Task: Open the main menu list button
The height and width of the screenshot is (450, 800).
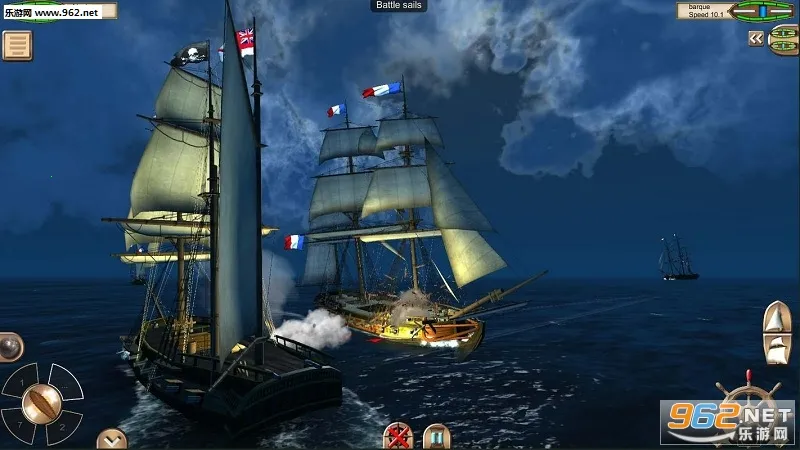Action: (x=17, y=45)
